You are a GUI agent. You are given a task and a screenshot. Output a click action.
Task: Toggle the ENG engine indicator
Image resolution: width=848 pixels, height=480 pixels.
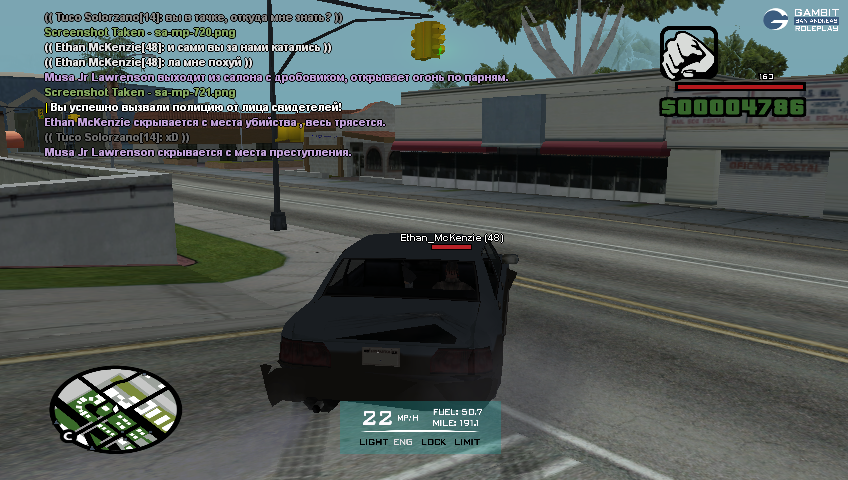402,442
